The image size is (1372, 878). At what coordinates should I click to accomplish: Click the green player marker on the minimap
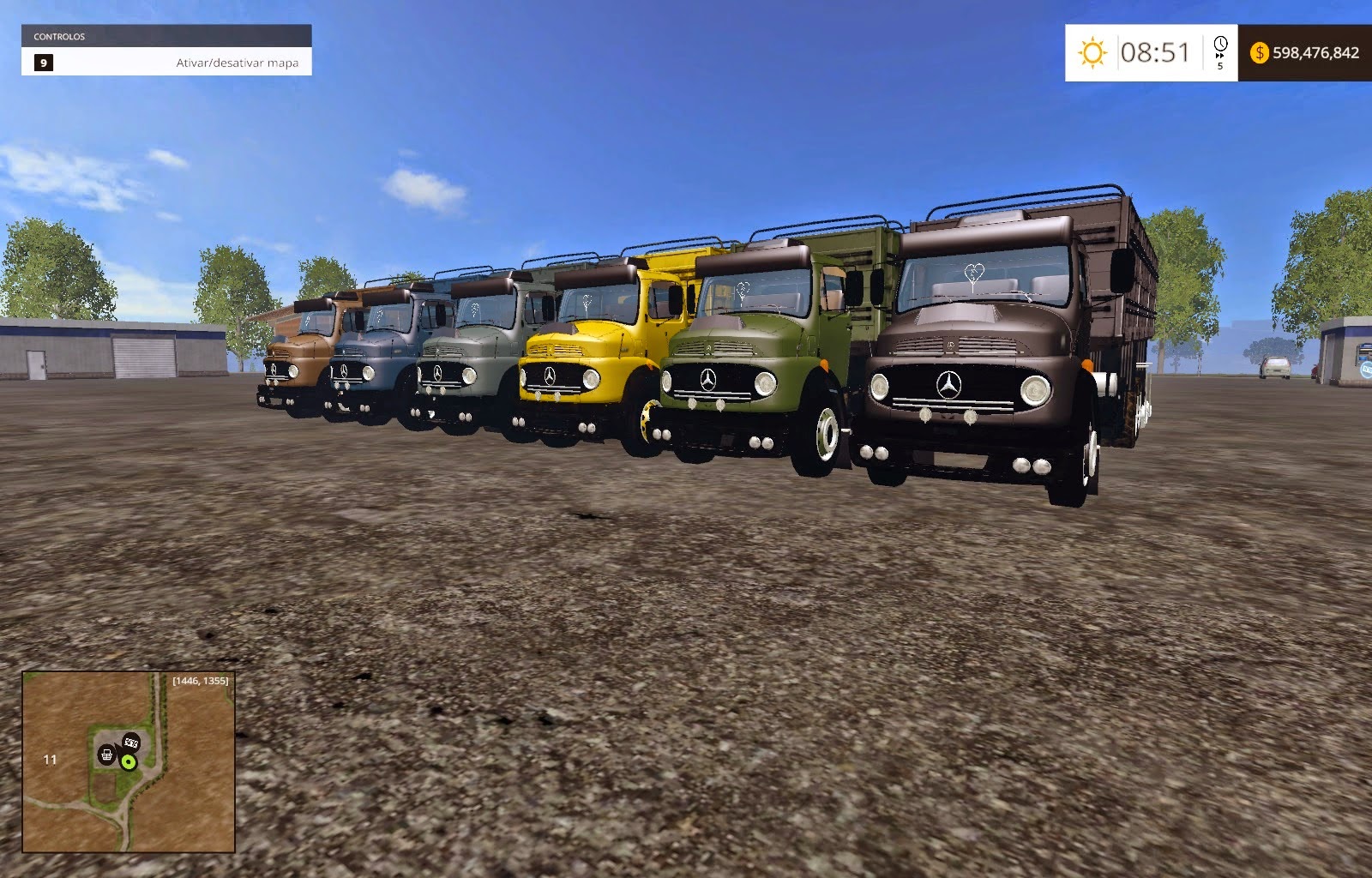click(129, 762)
